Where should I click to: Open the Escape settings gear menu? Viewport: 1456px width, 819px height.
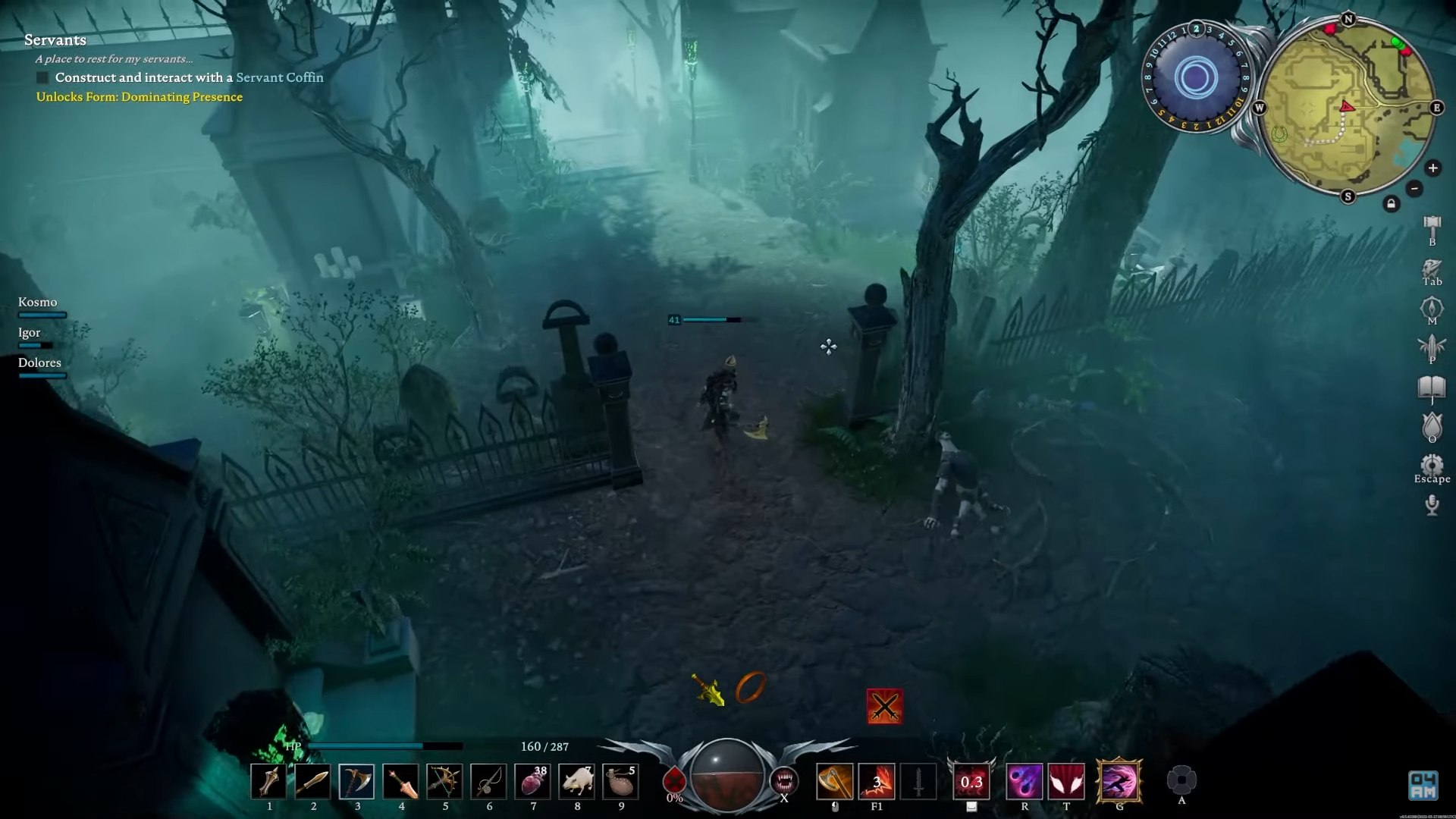tap(1432, 466)
